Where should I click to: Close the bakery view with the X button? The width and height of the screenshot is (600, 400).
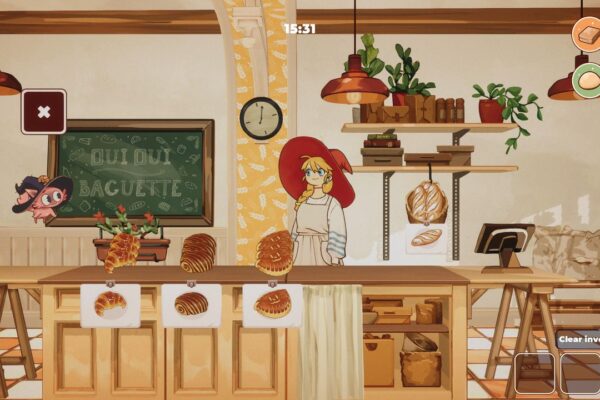[44, 112]
